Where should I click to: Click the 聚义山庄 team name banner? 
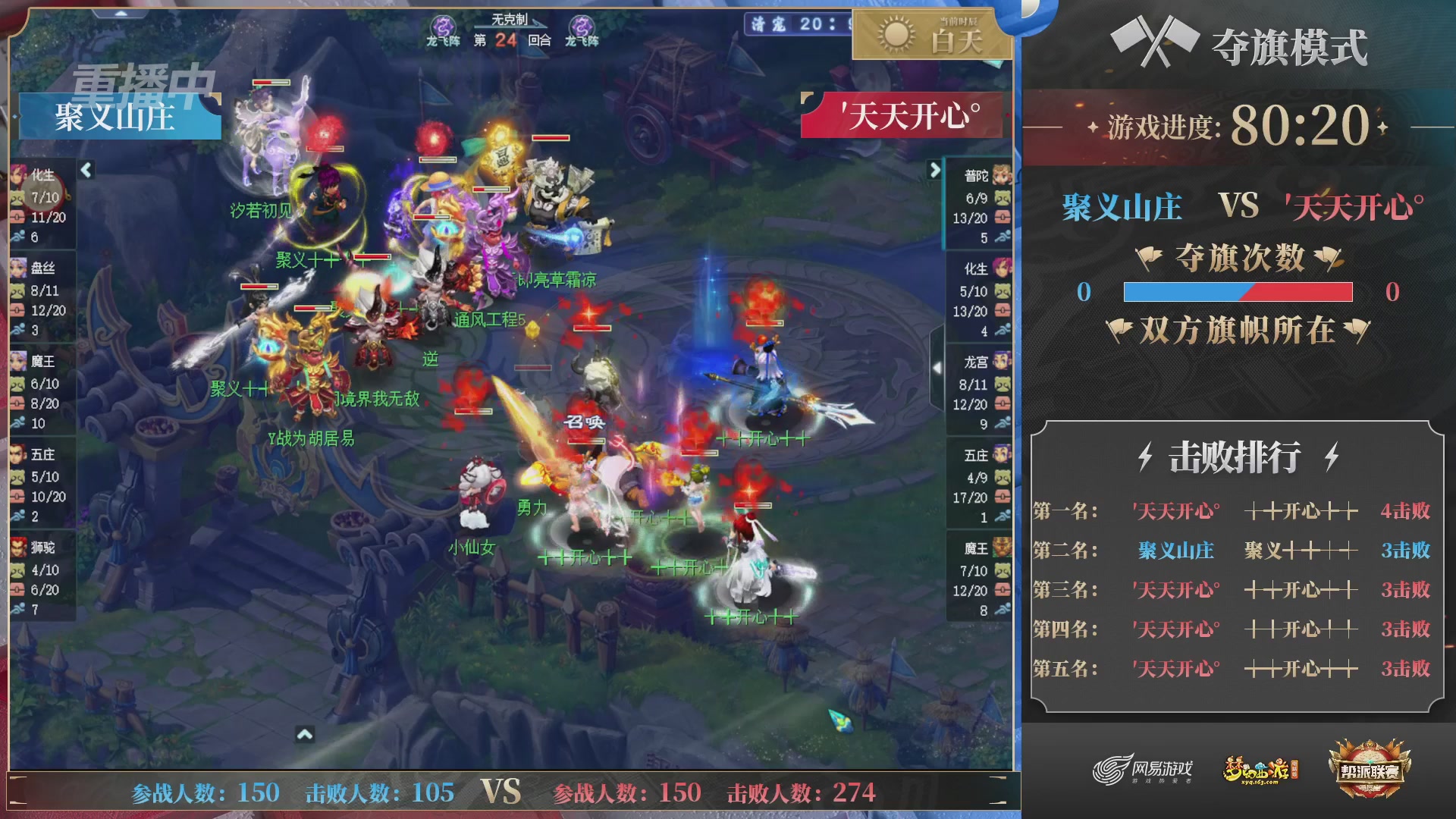pos(118,115)
